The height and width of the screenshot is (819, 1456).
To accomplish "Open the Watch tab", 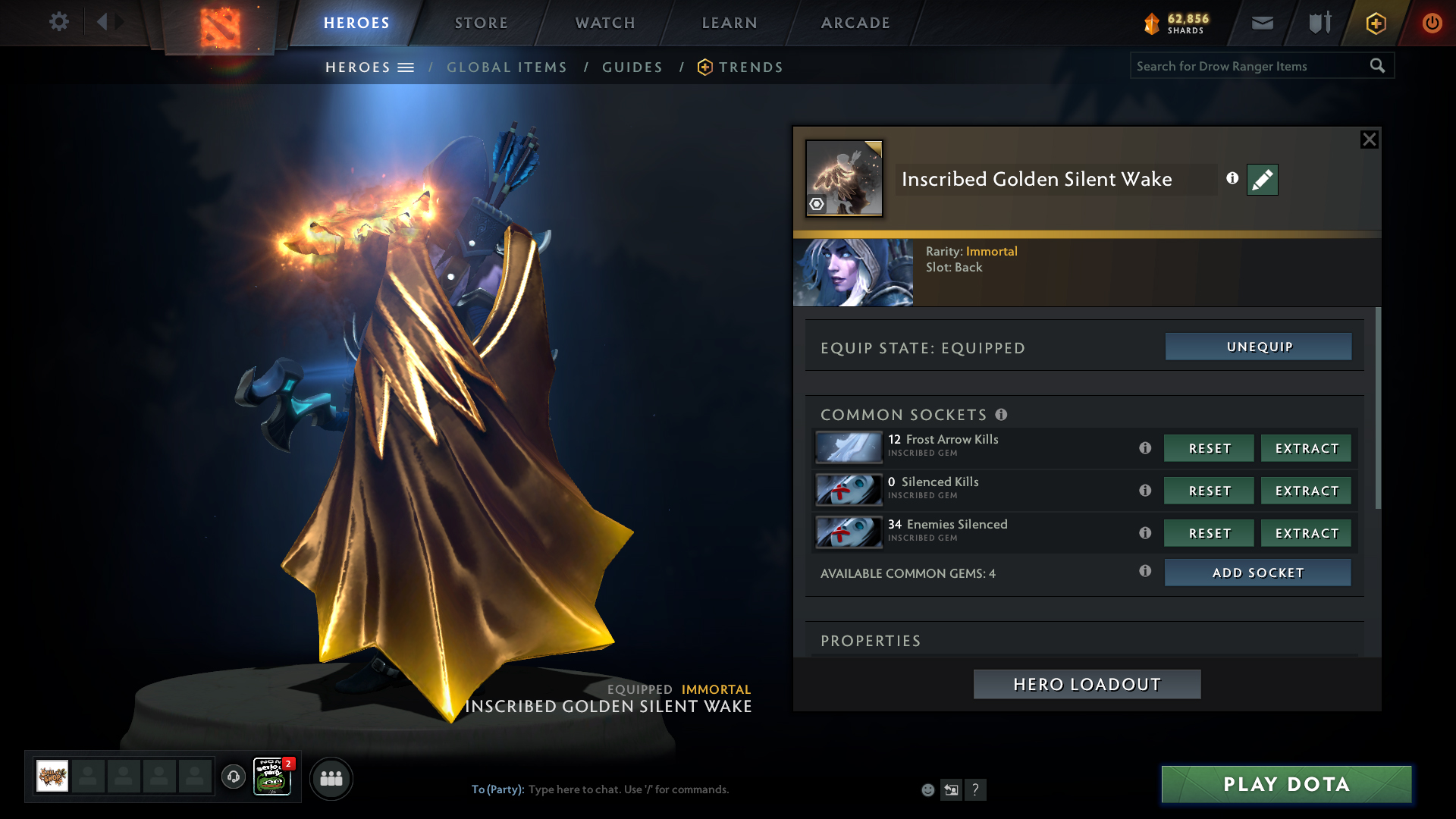I will pyautogui.click(x=605, y=23).
